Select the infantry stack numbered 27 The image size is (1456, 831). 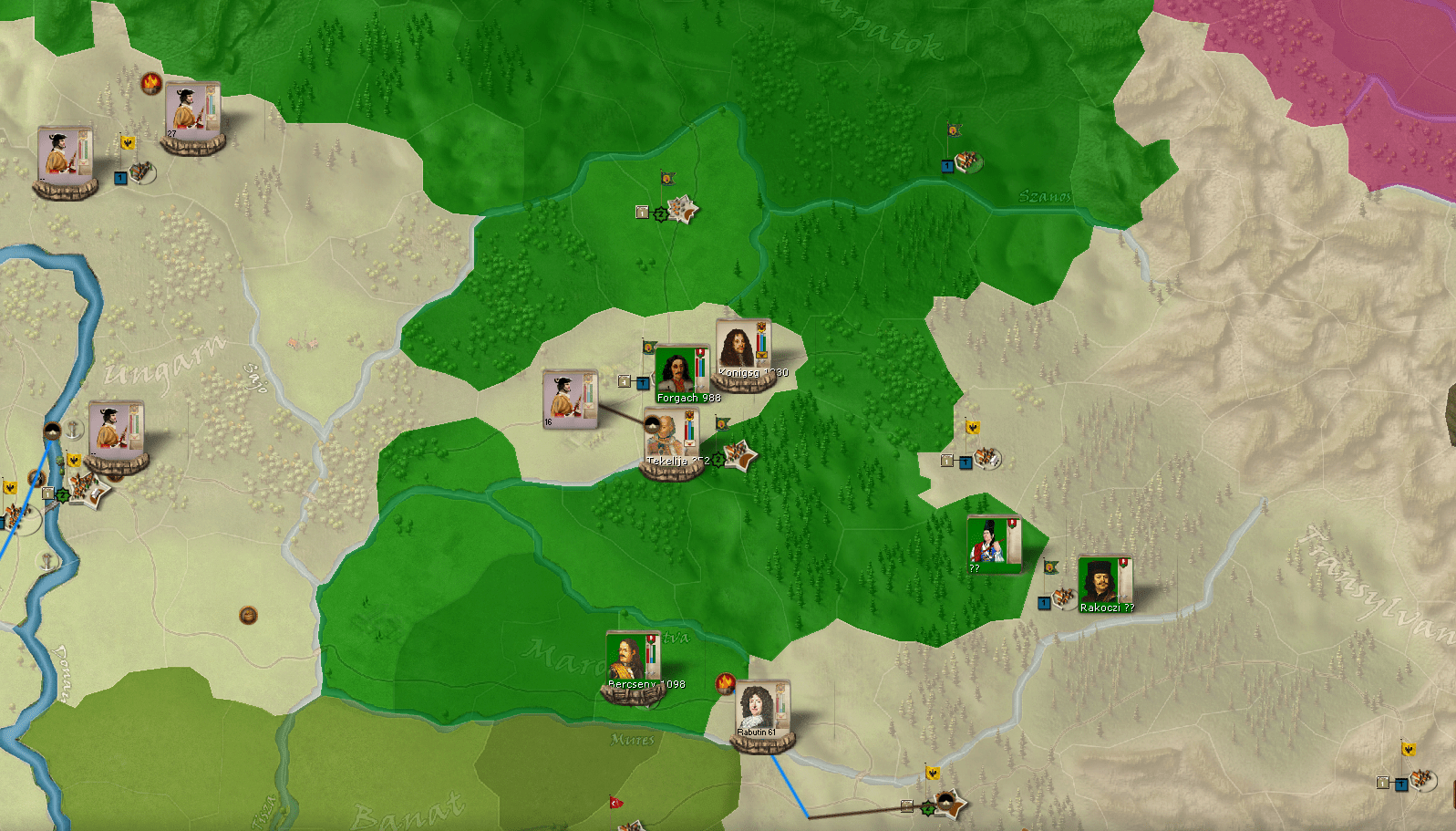(191, 112)
